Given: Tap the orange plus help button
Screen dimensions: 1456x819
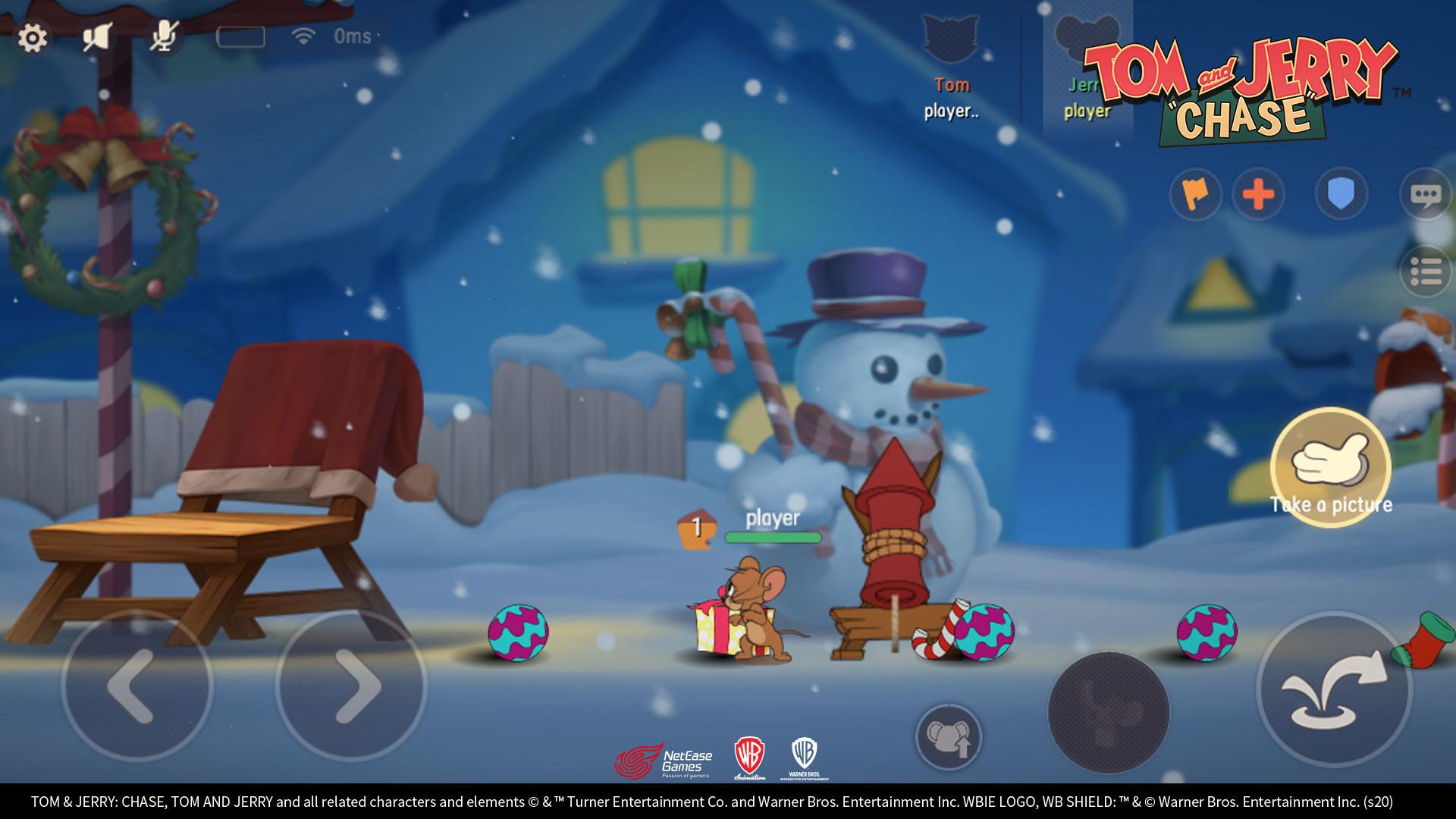Looking at the screenshot, I should click(x=1259, y=194).
